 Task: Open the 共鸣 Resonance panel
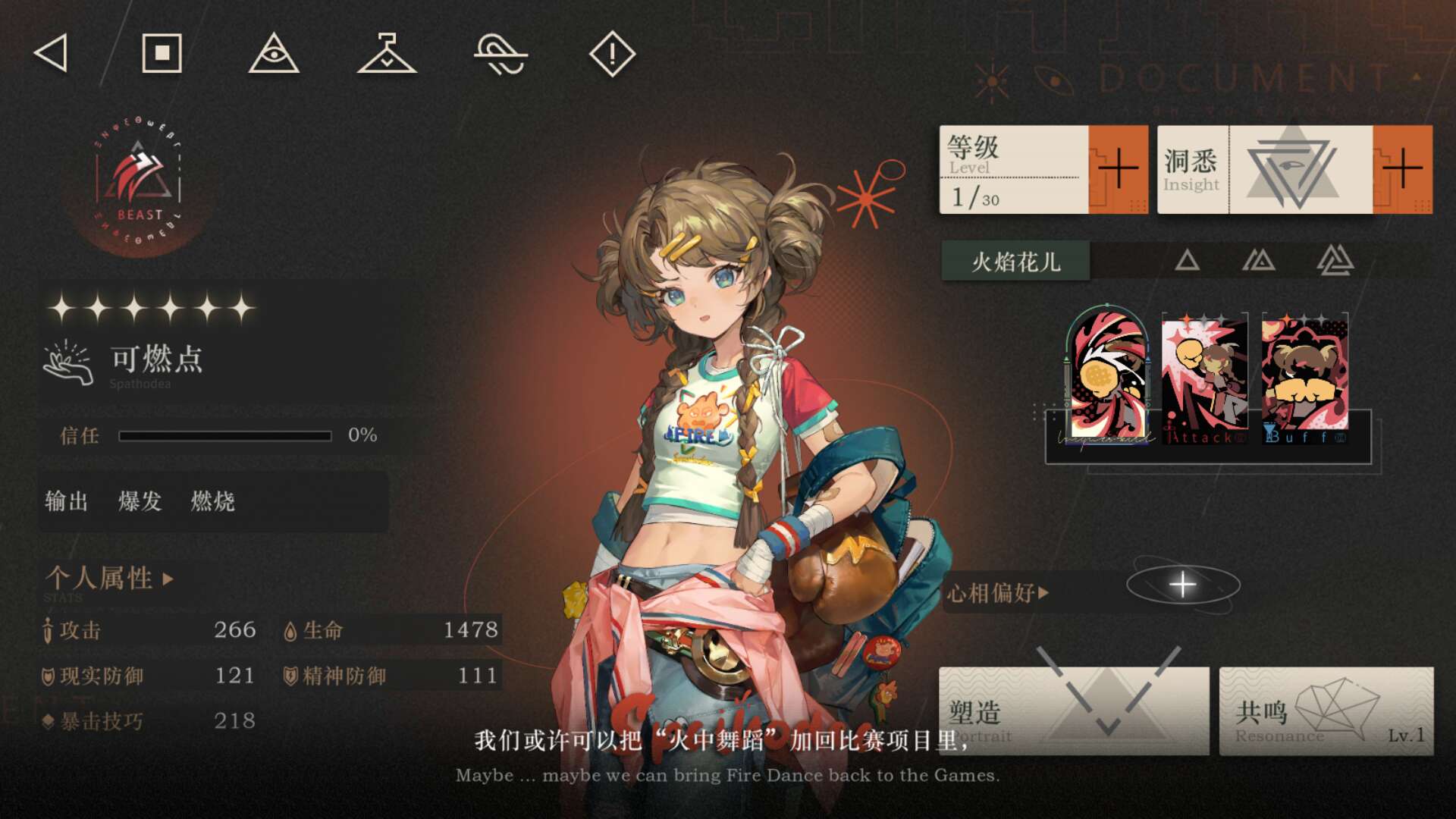[1326, 711]
